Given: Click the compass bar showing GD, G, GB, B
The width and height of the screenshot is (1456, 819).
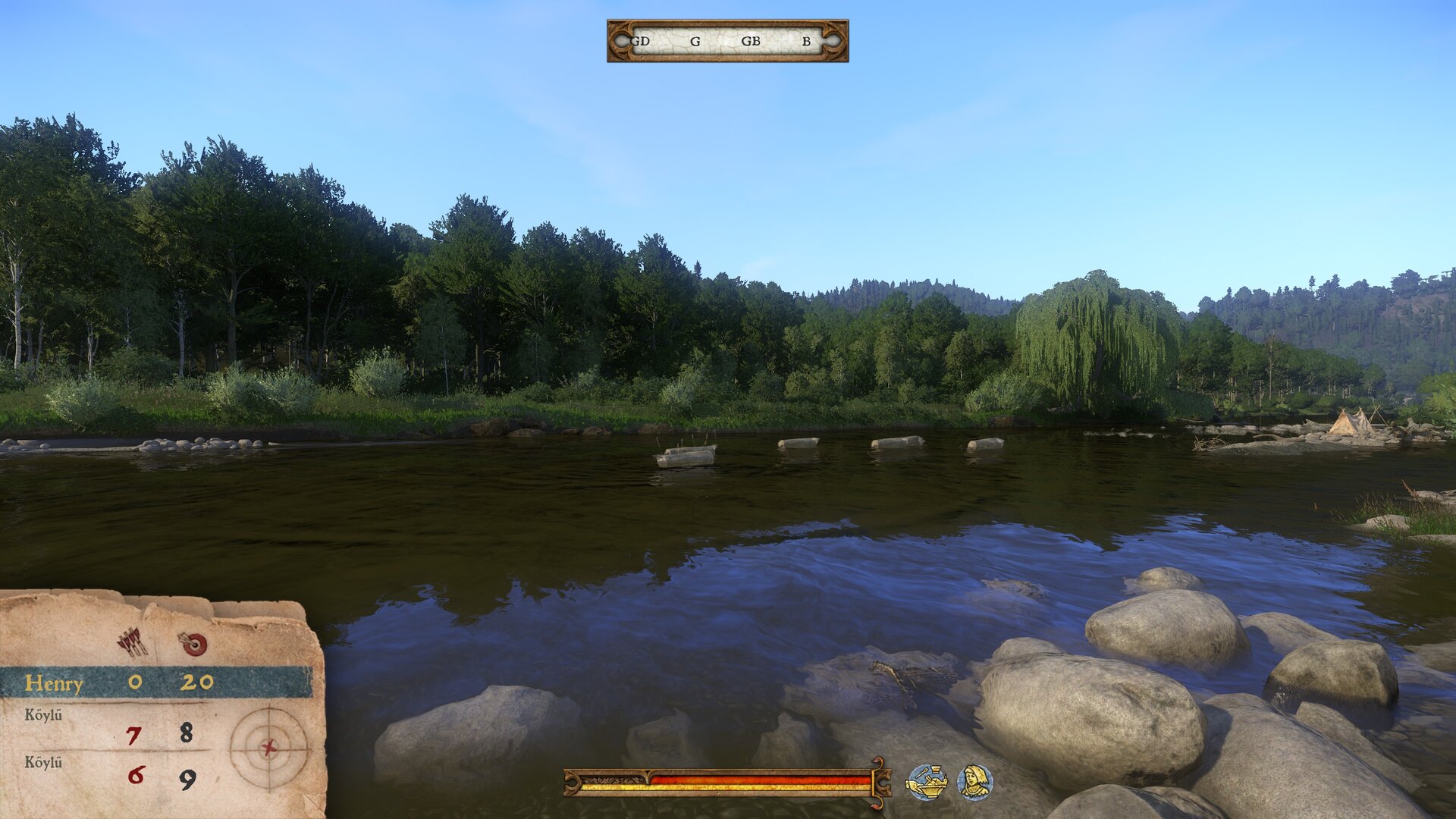Looking at the screenshot, I should (x=727, y=41).
